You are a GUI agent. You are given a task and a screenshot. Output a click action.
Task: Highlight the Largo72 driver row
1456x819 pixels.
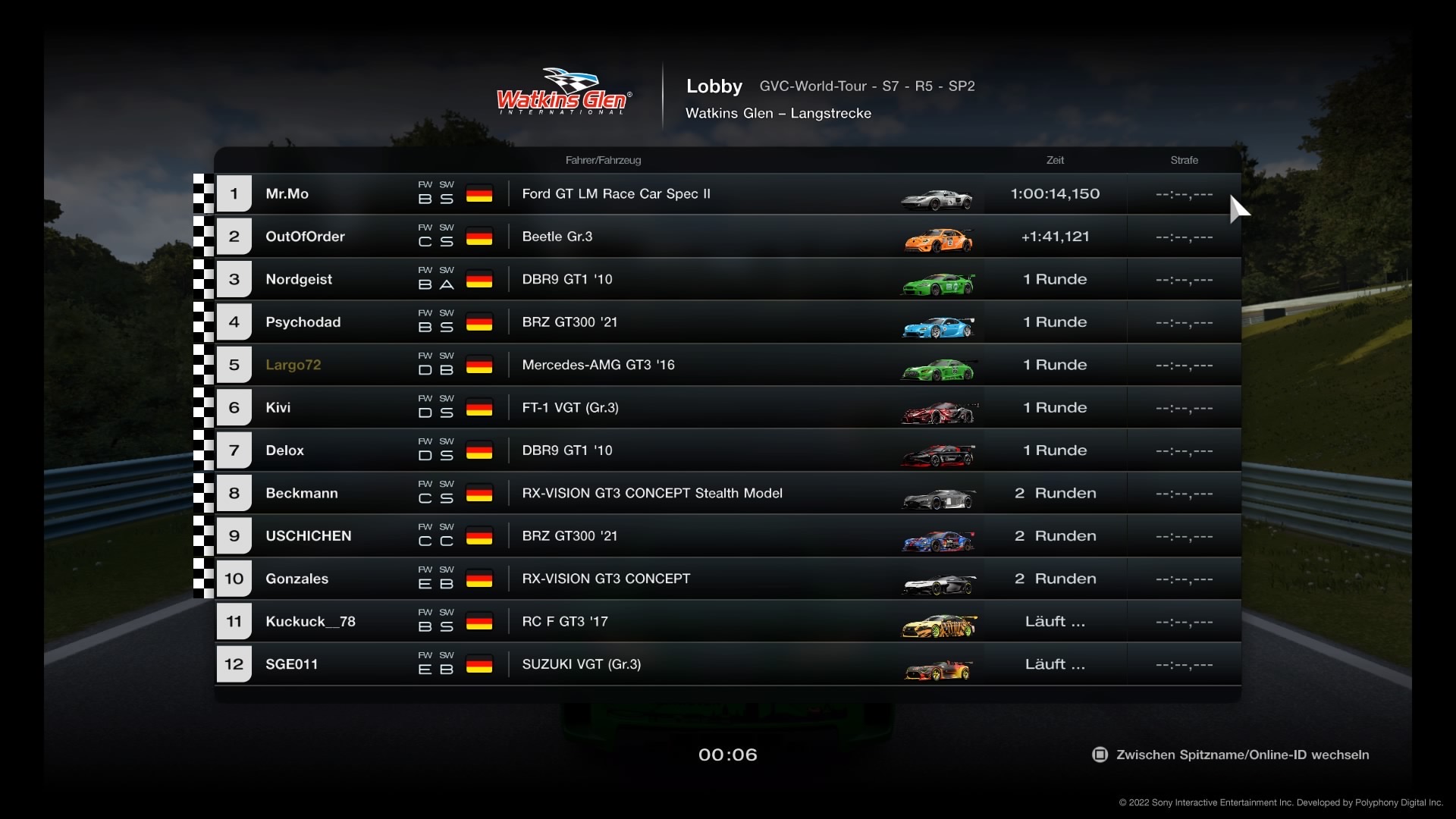click(728, 365)
